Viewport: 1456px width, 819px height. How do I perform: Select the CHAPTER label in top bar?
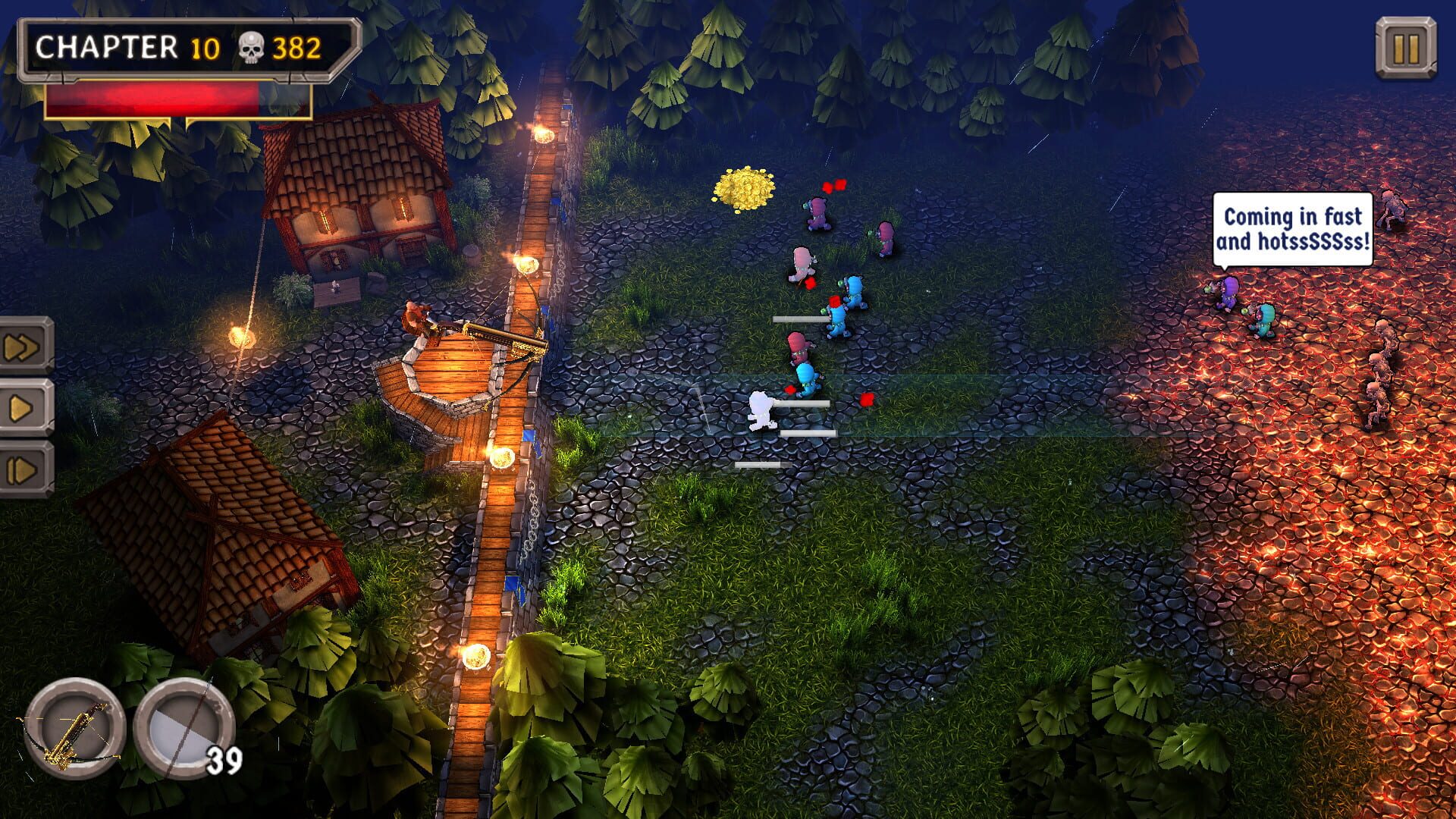(x=106, y=47)
